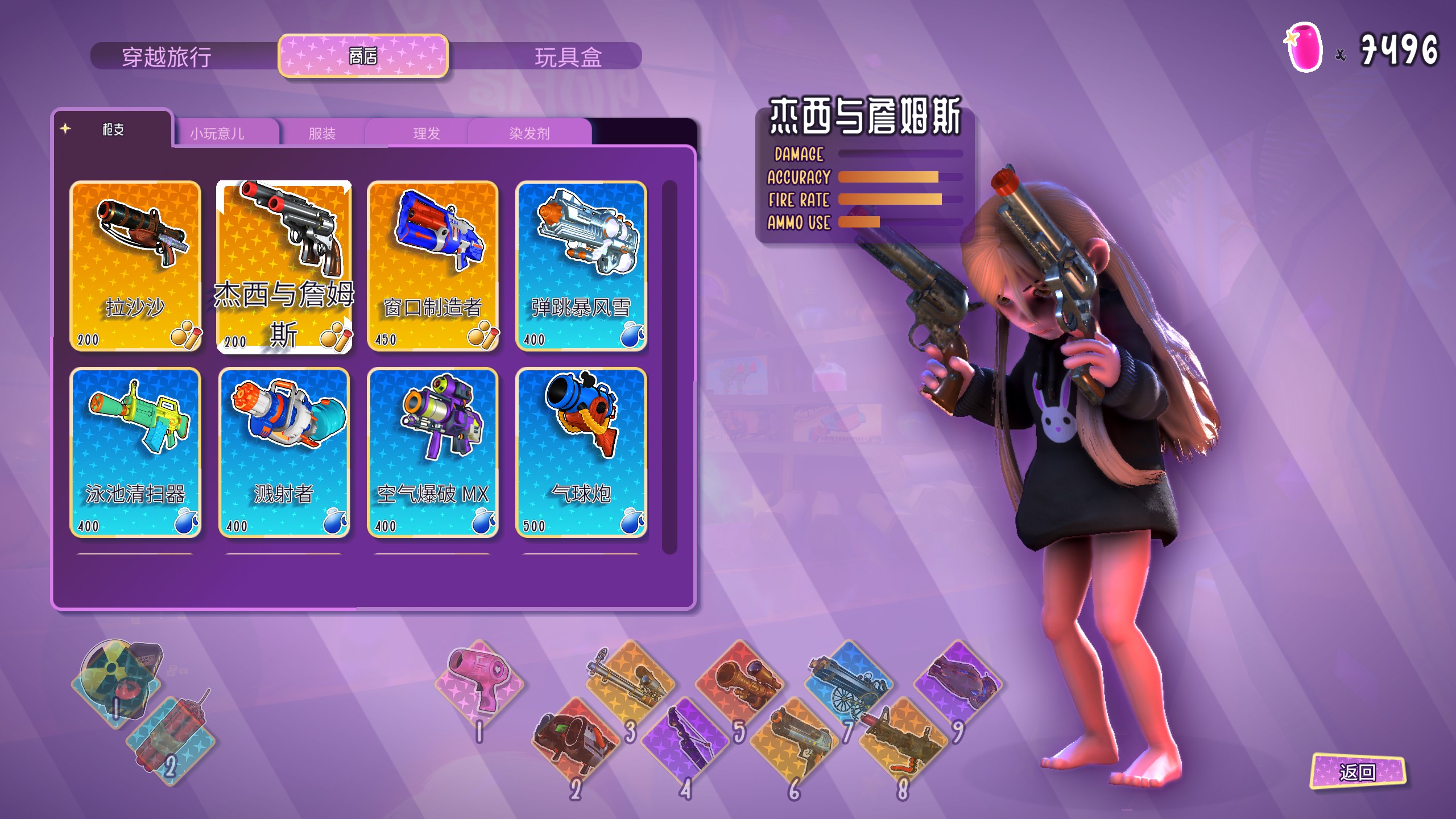The image size is (1456, 819).
Task: Open the 染发剂 category tab
Action: 529,132
